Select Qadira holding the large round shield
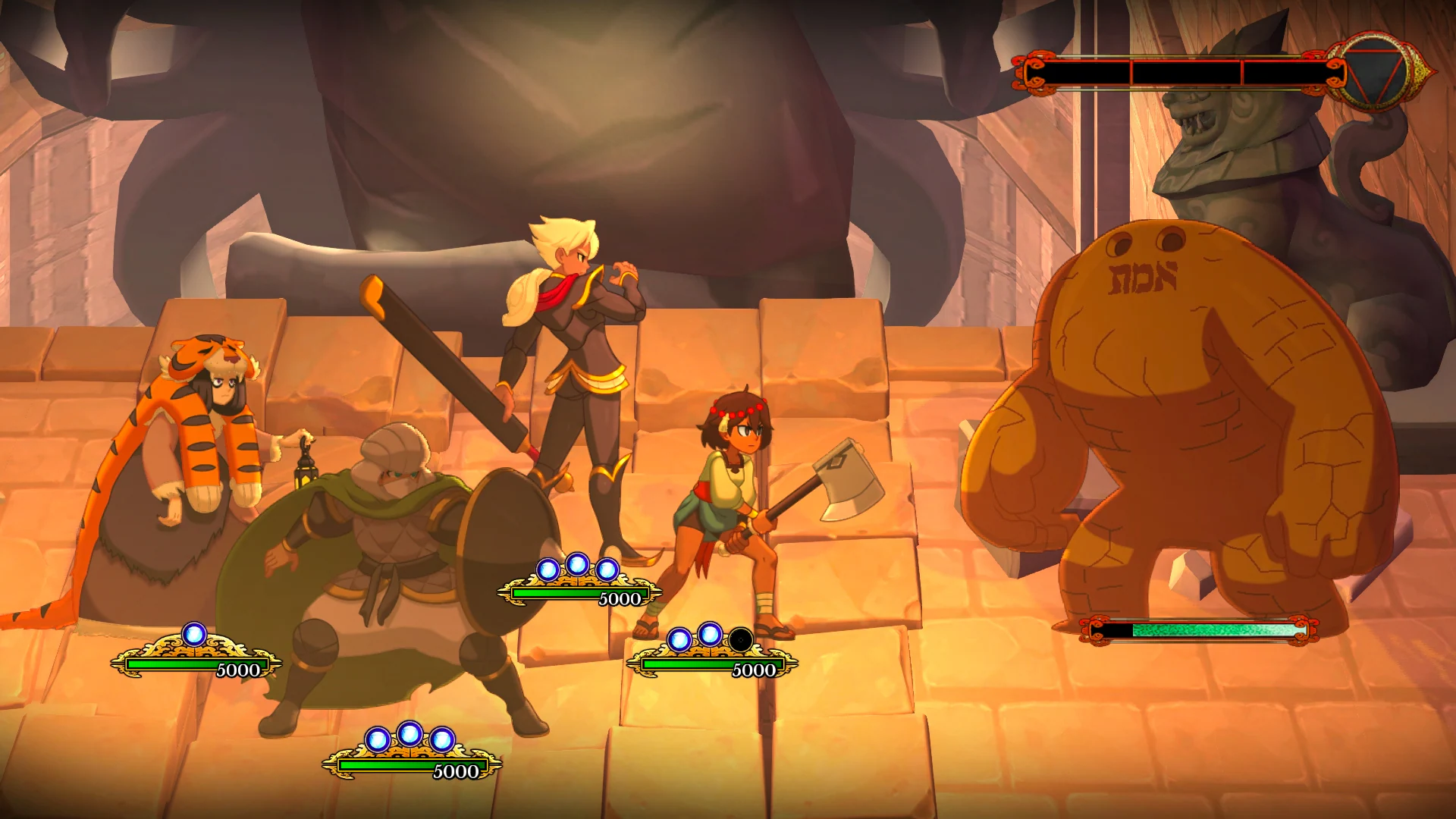The width and height of the screenshot is (1456, 819). coord(394,531)
